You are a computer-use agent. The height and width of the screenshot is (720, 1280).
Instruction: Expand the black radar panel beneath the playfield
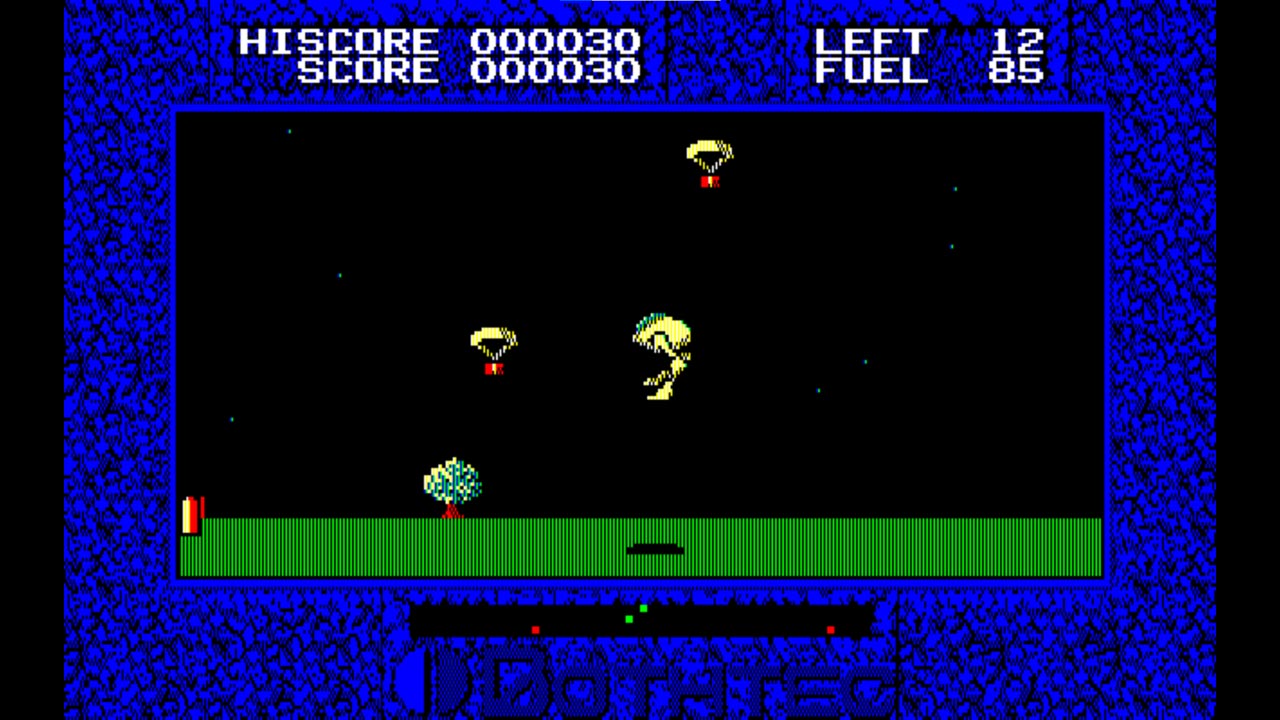(645, 618)
